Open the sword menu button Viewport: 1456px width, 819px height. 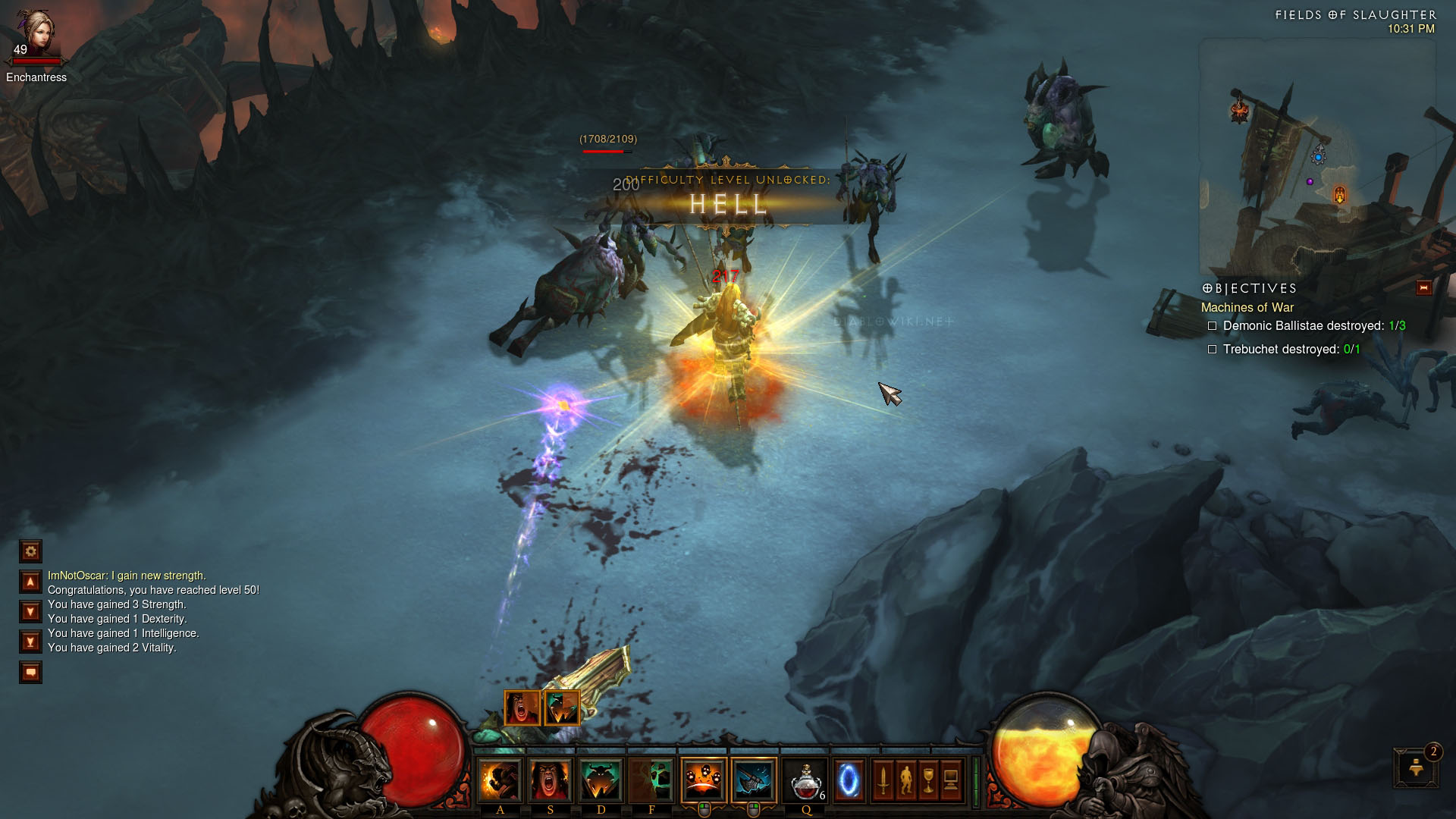click(883, 780)
